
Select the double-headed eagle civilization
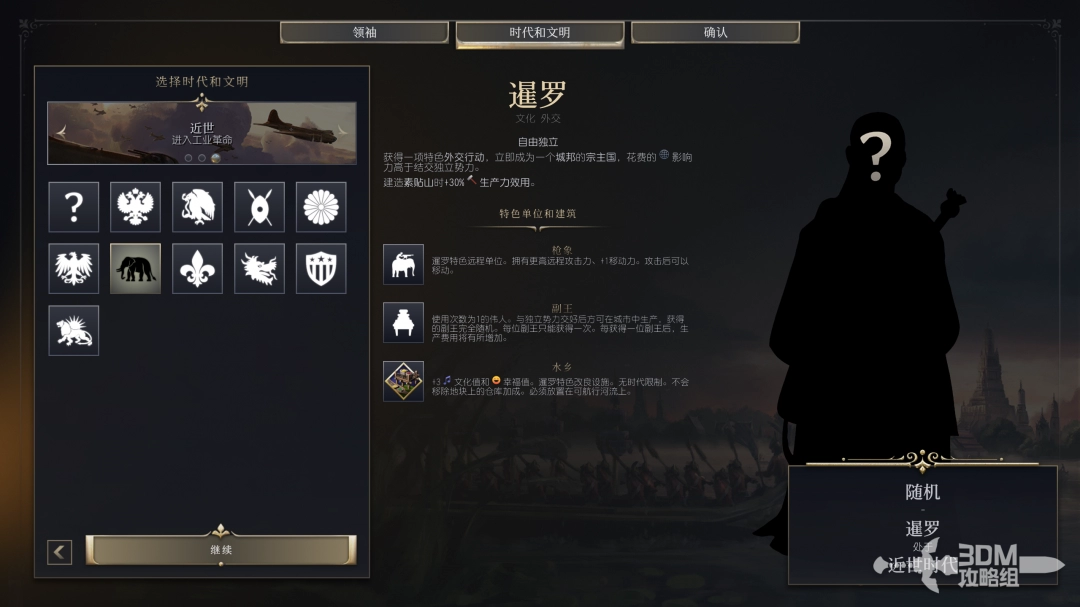coord(135,207)
